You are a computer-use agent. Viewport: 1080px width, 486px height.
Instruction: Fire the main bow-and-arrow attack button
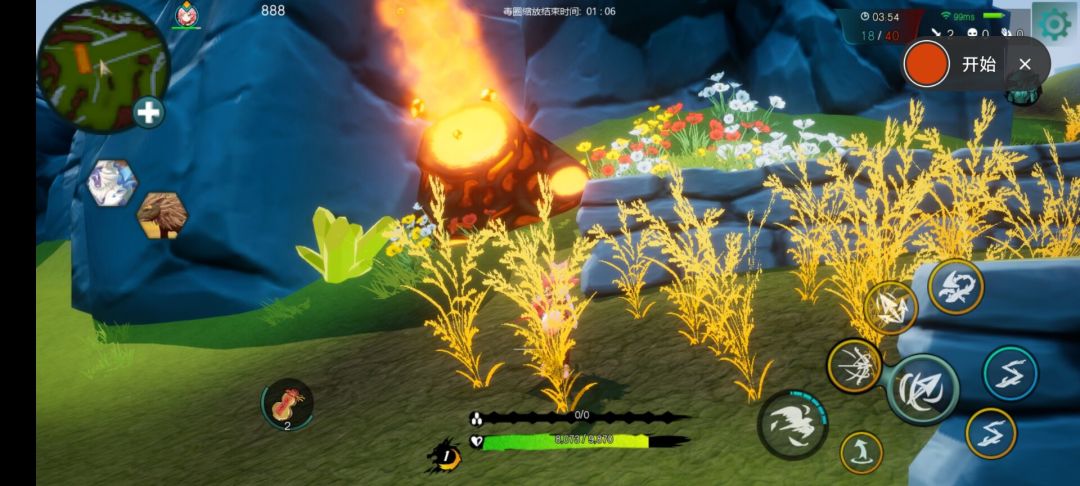coord(923,389)
